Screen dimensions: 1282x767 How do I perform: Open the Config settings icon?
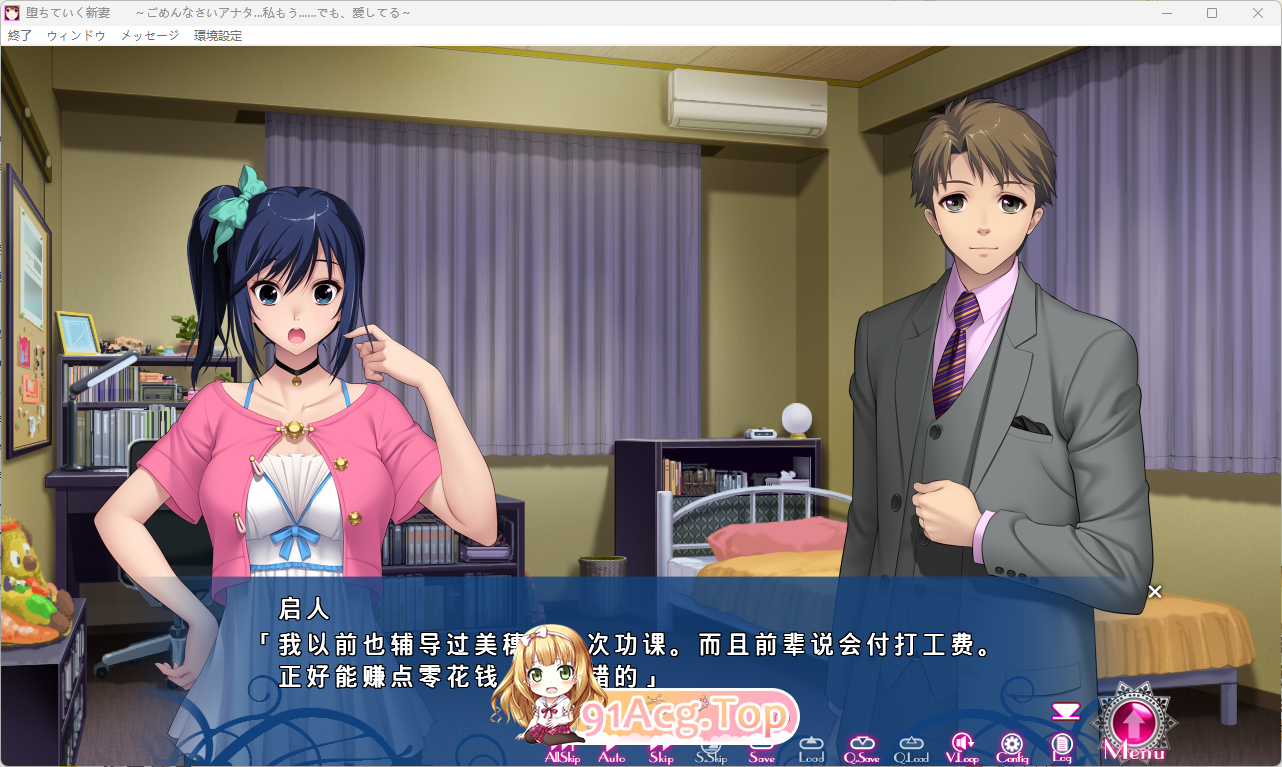point(1012,744)
